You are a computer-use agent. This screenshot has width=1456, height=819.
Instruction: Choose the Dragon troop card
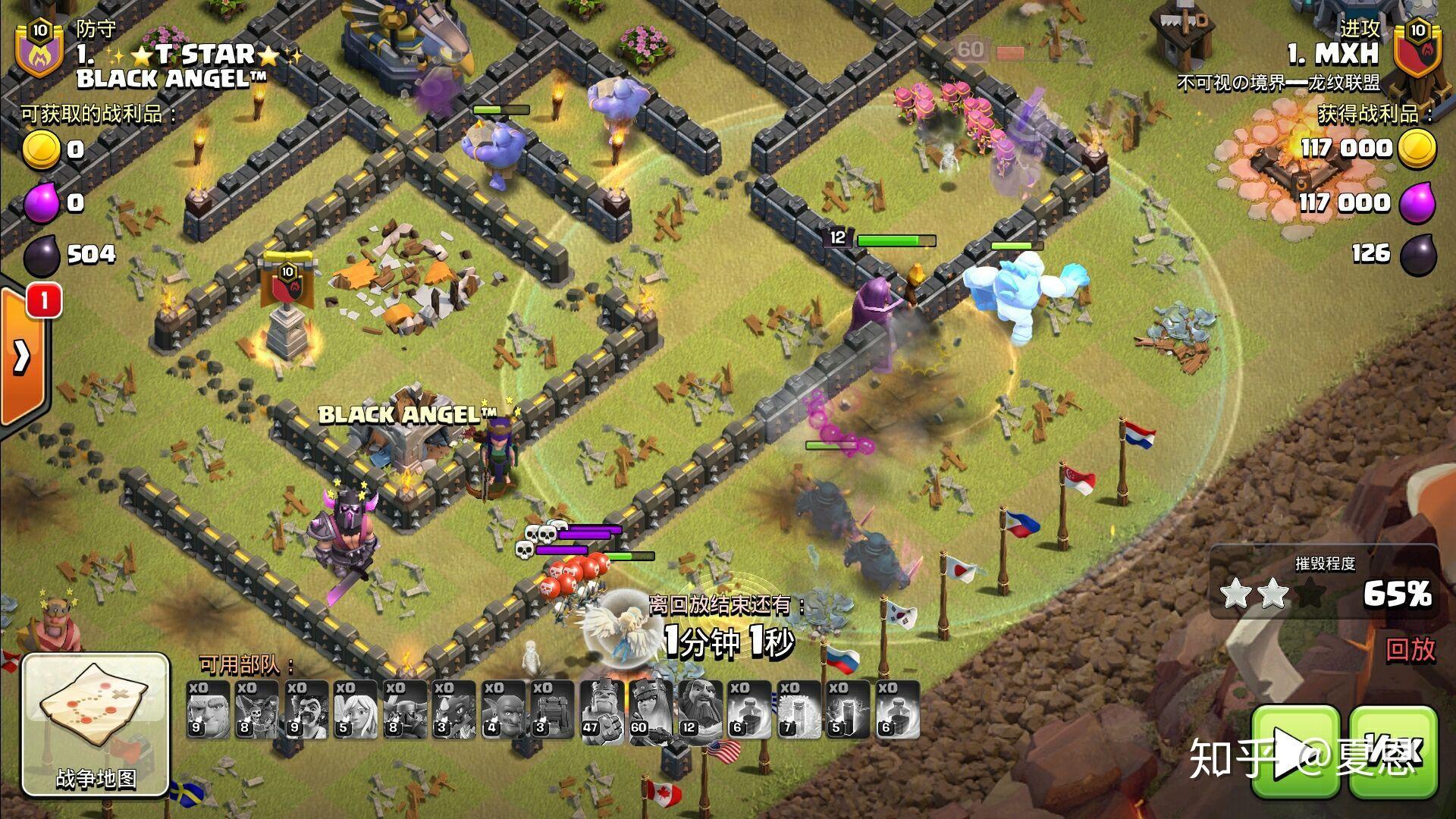pyautogui.click(x=454, y=710)
